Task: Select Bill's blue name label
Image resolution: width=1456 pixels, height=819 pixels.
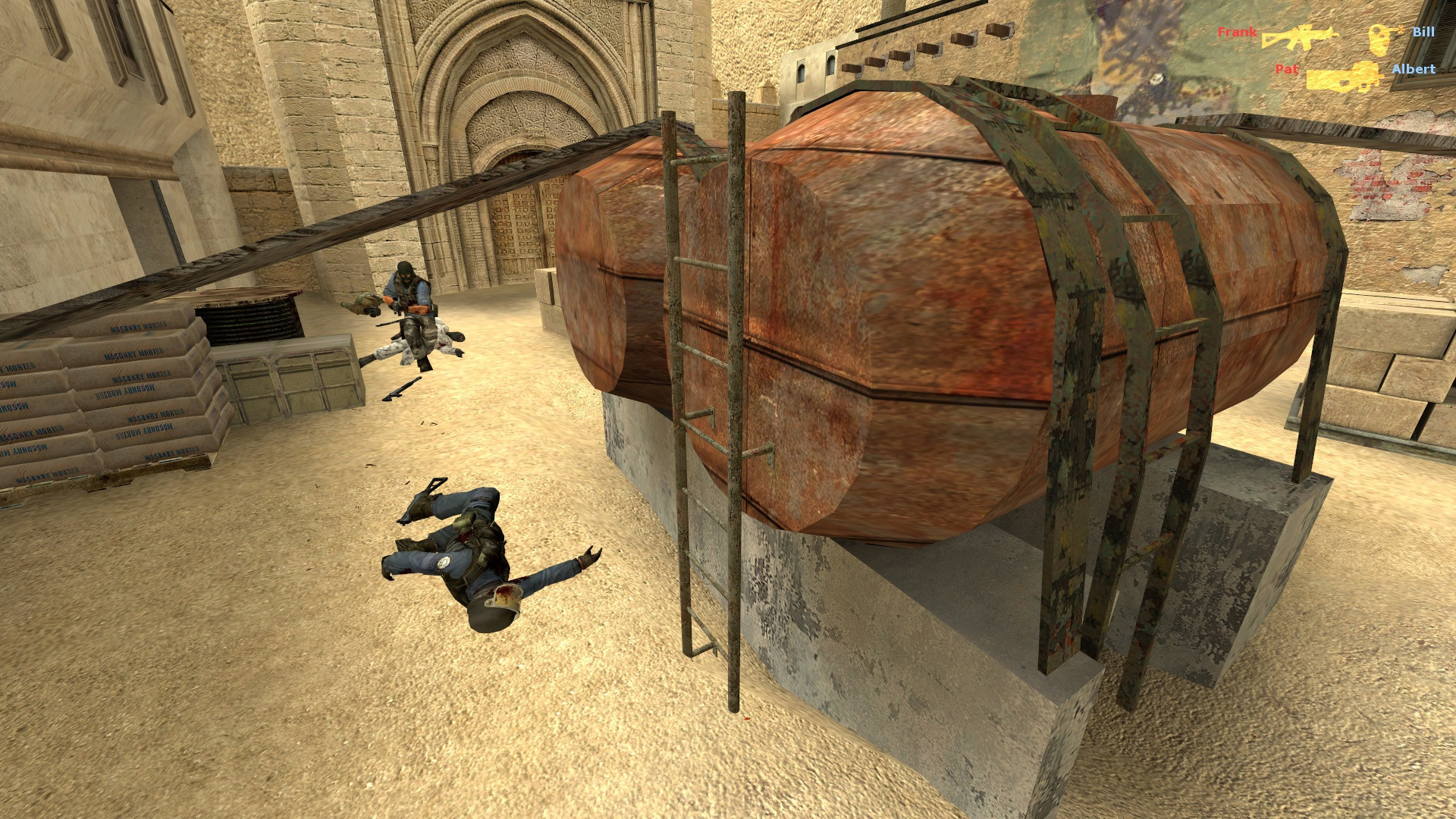Action: pyautogui.click(x=1424, y=32)
